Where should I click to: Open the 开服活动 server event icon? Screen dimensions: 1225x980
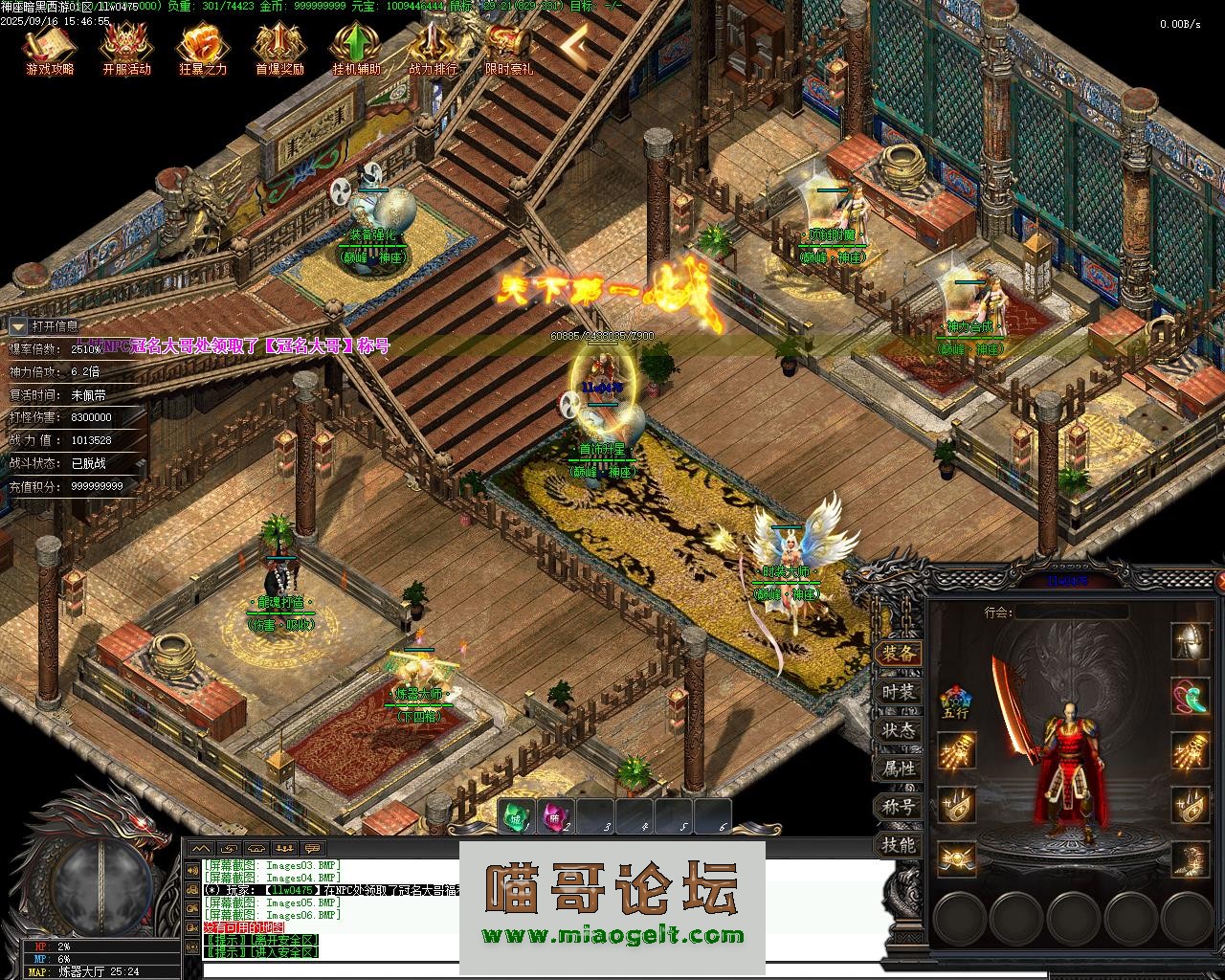pos(126,48)
